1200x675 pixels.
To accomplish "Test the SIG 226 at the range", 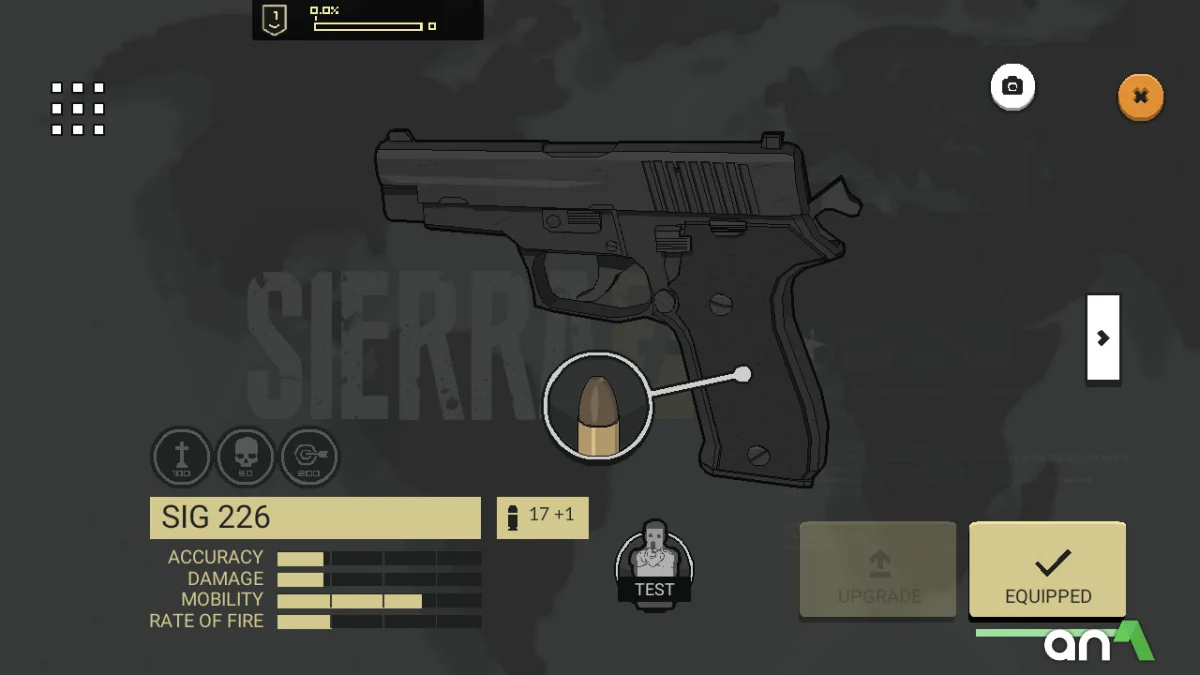I will (654, 563).
